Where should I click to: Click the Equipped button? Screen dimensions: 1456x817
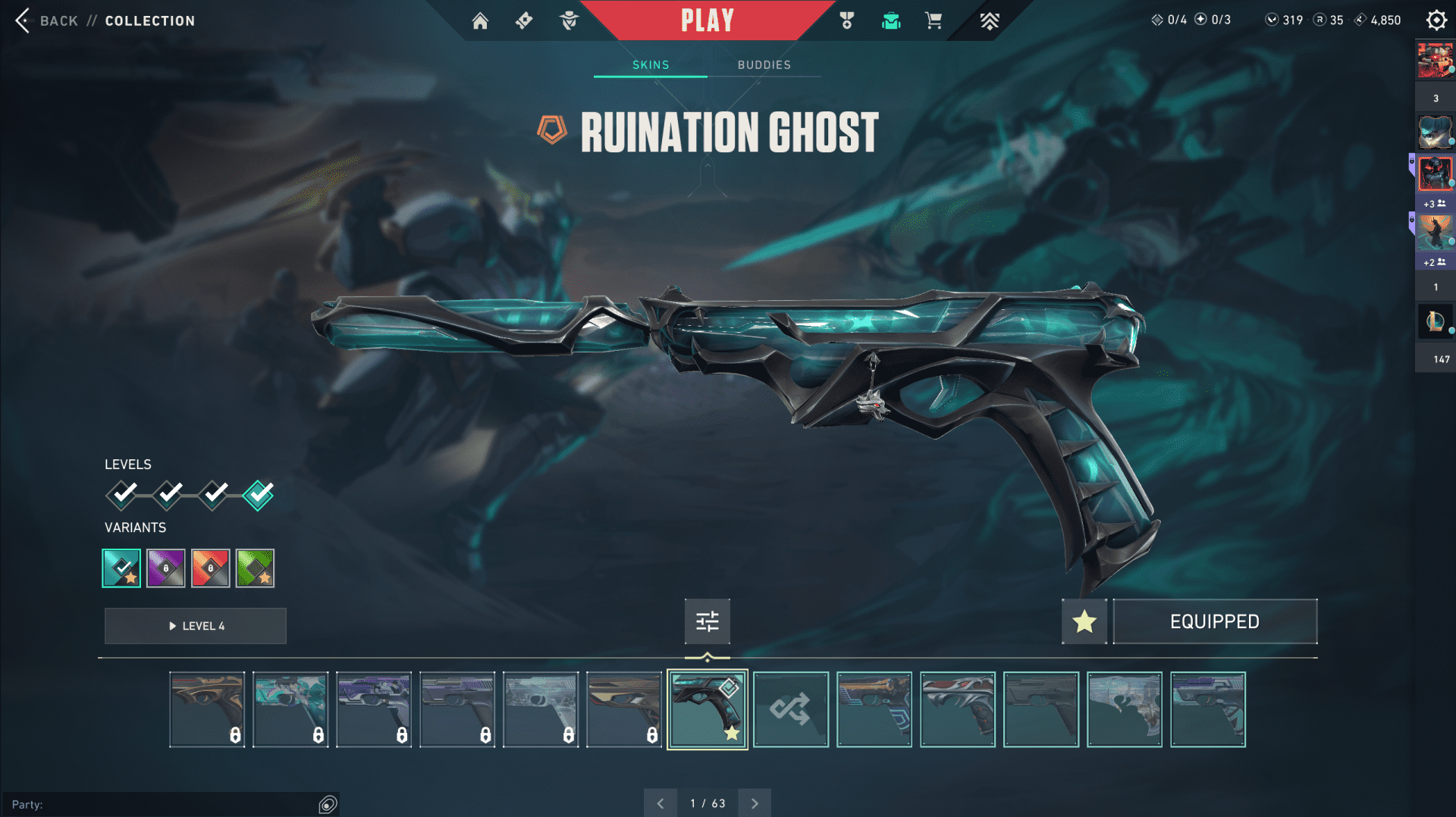click(x=1215, y=621)
